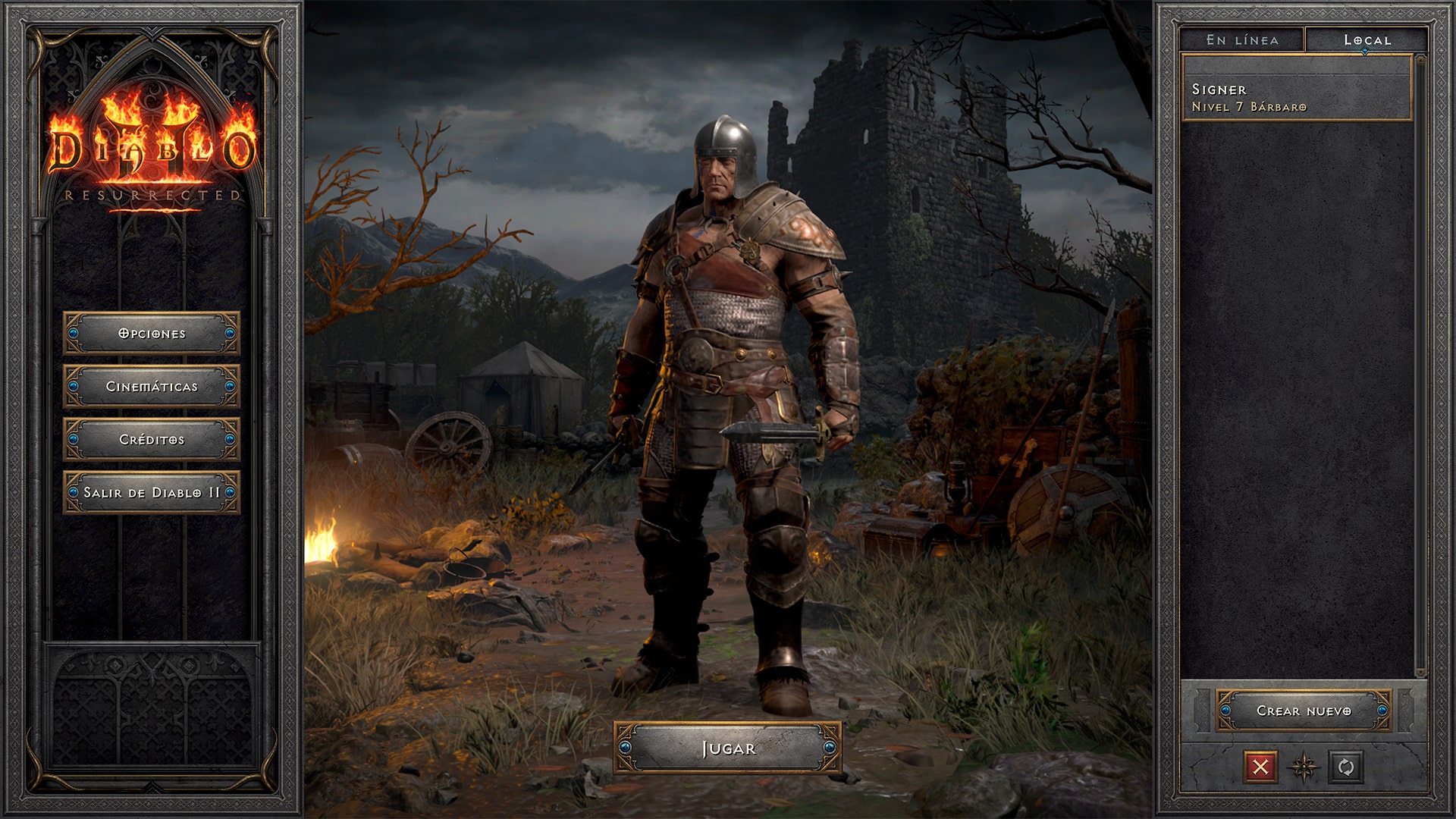Open the Opciones menu
This screenshot has width=1456, height=819.
pyautogui.click(x=152, y=333)
